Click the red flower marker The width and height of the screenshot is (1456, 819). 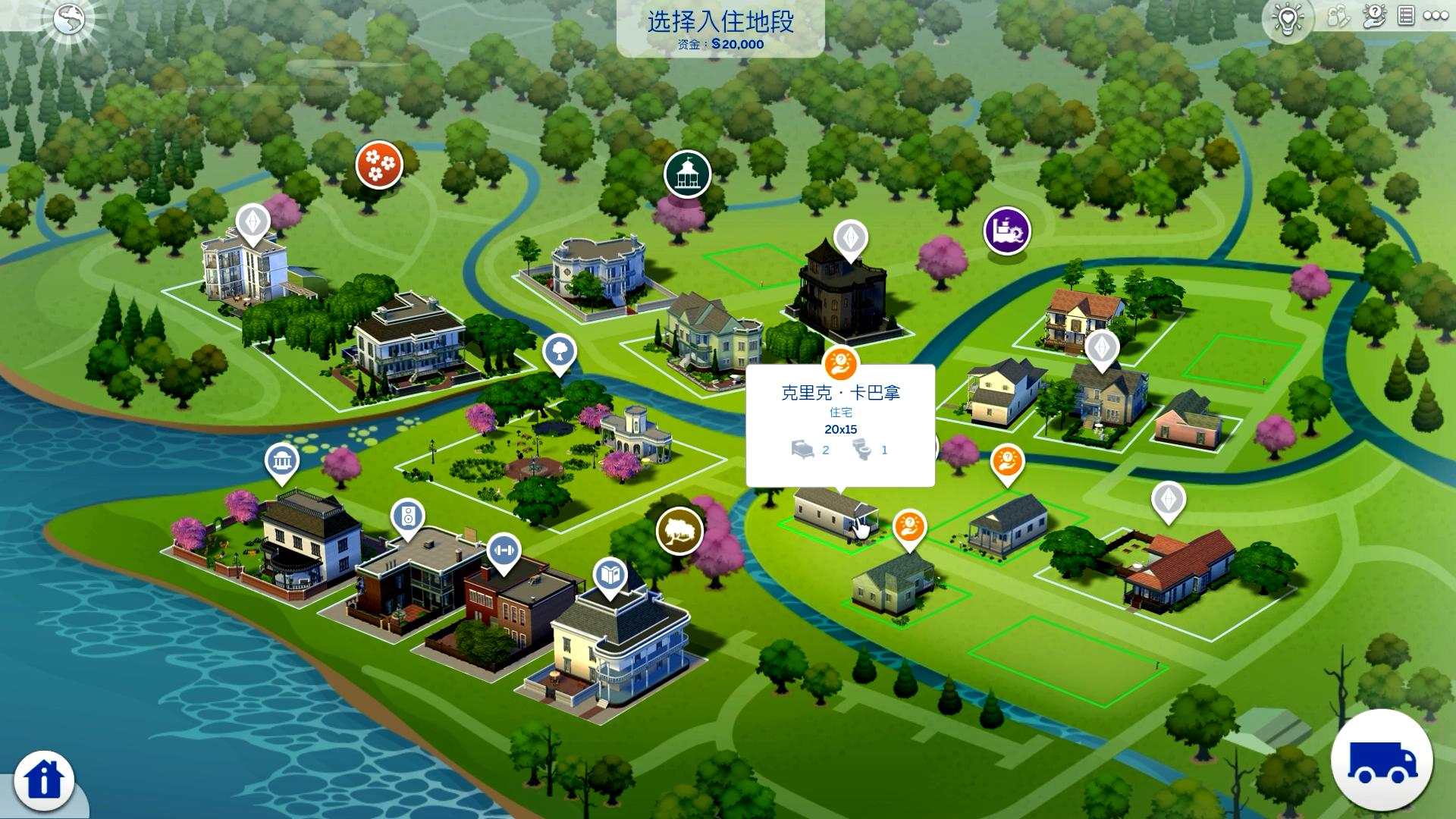(x=379, y=164)
